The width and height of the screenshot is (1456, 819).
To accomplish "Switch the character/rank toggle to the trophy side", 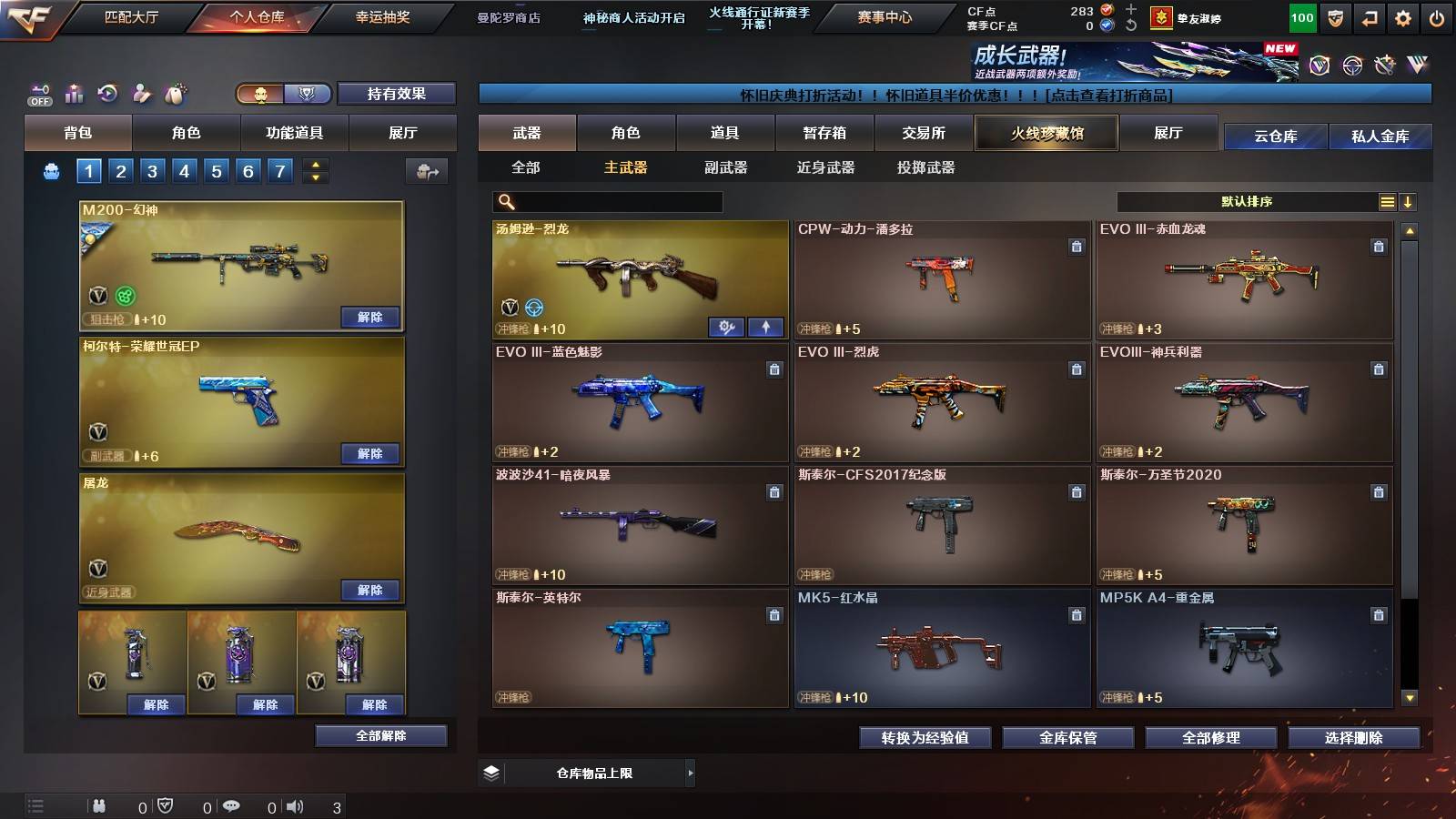I will tap(307, 93).
